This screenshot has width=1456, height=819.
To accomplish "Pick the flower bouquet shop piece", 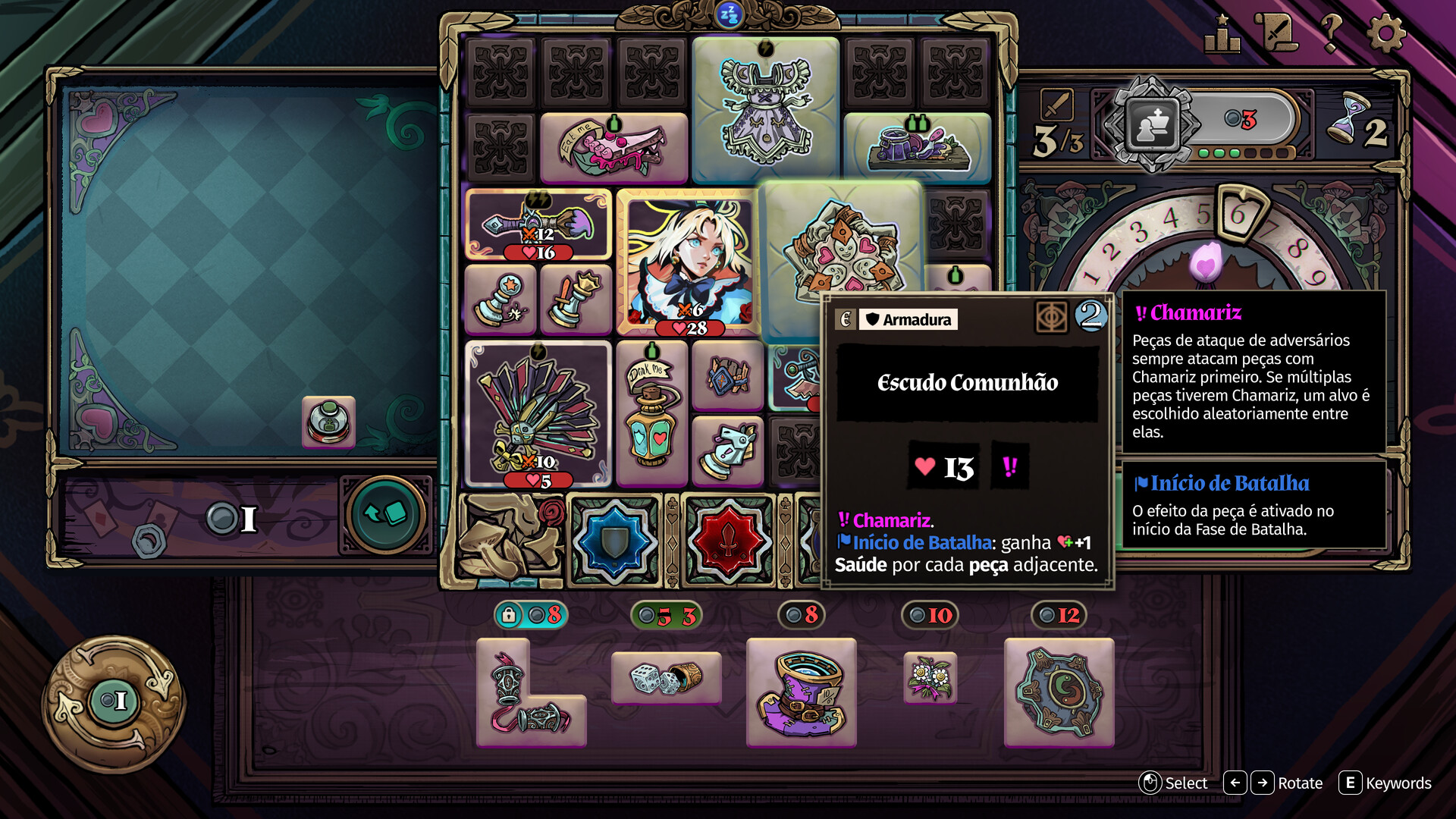I will [930, 677].
